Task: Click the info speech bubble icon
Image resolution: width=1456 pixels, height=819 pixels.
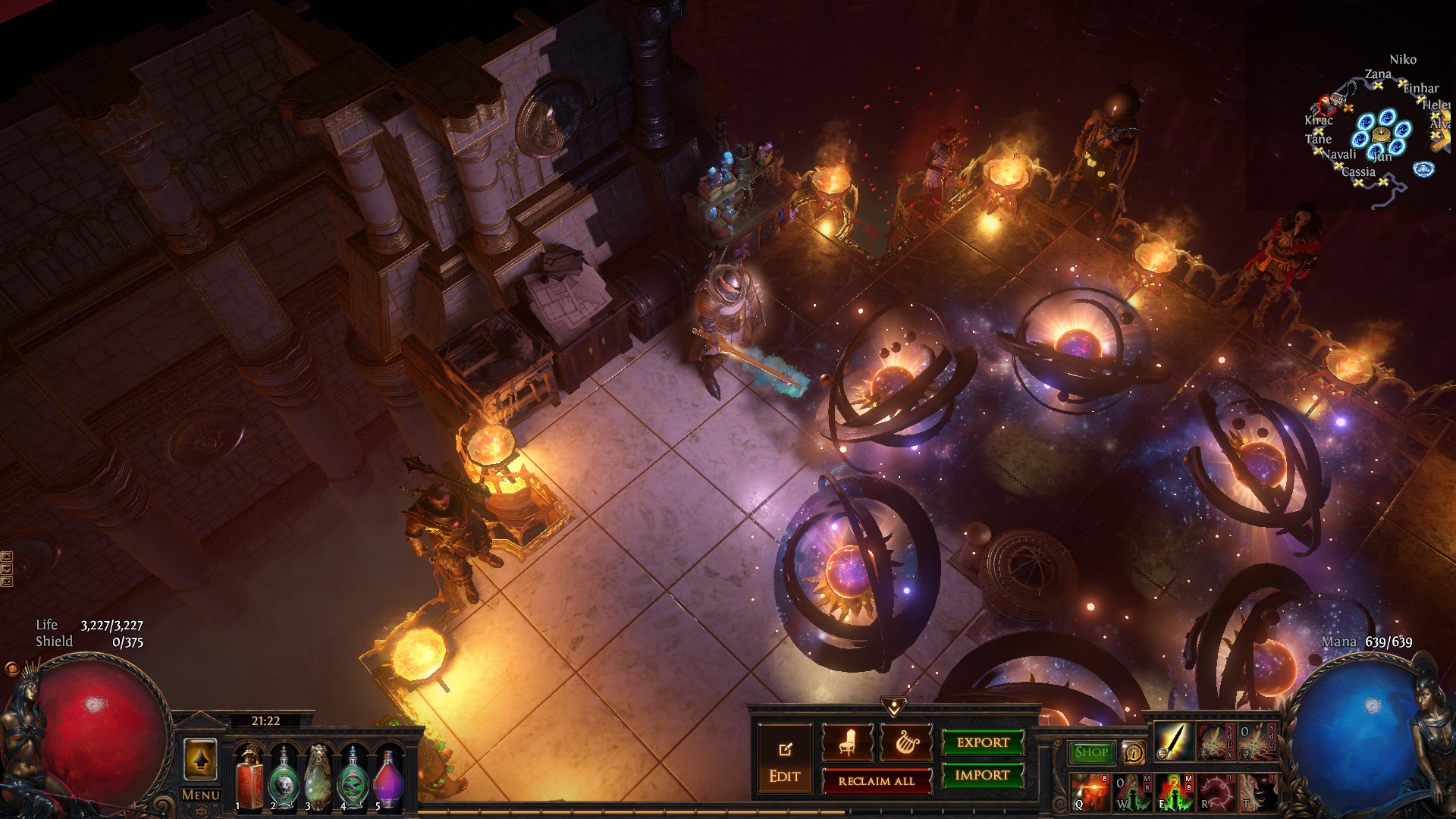Action: pyautogui.click(x=1133, y=752)
